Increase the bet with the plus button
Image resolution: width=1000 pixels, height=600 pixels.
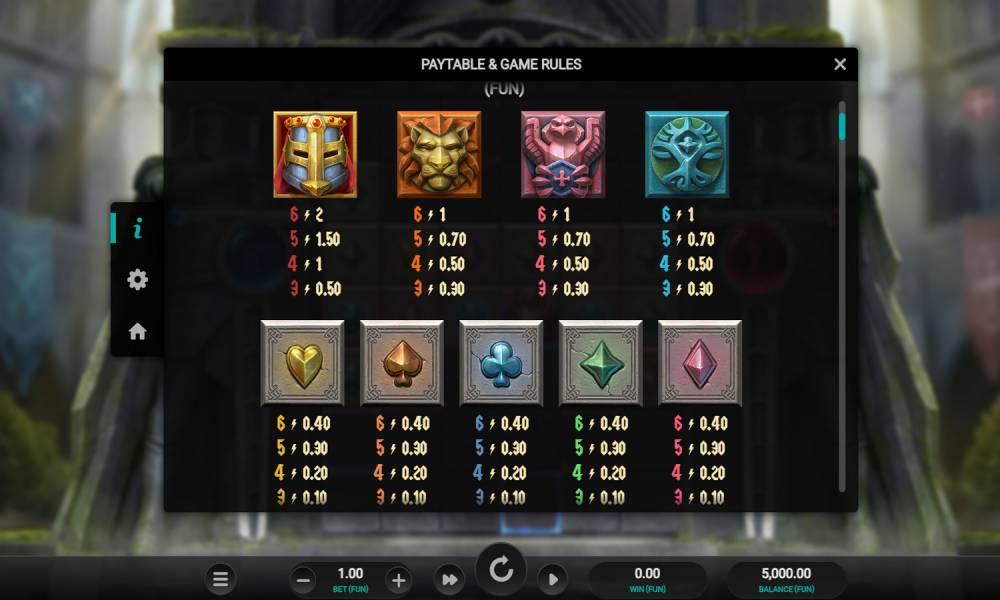pos(398,579)
